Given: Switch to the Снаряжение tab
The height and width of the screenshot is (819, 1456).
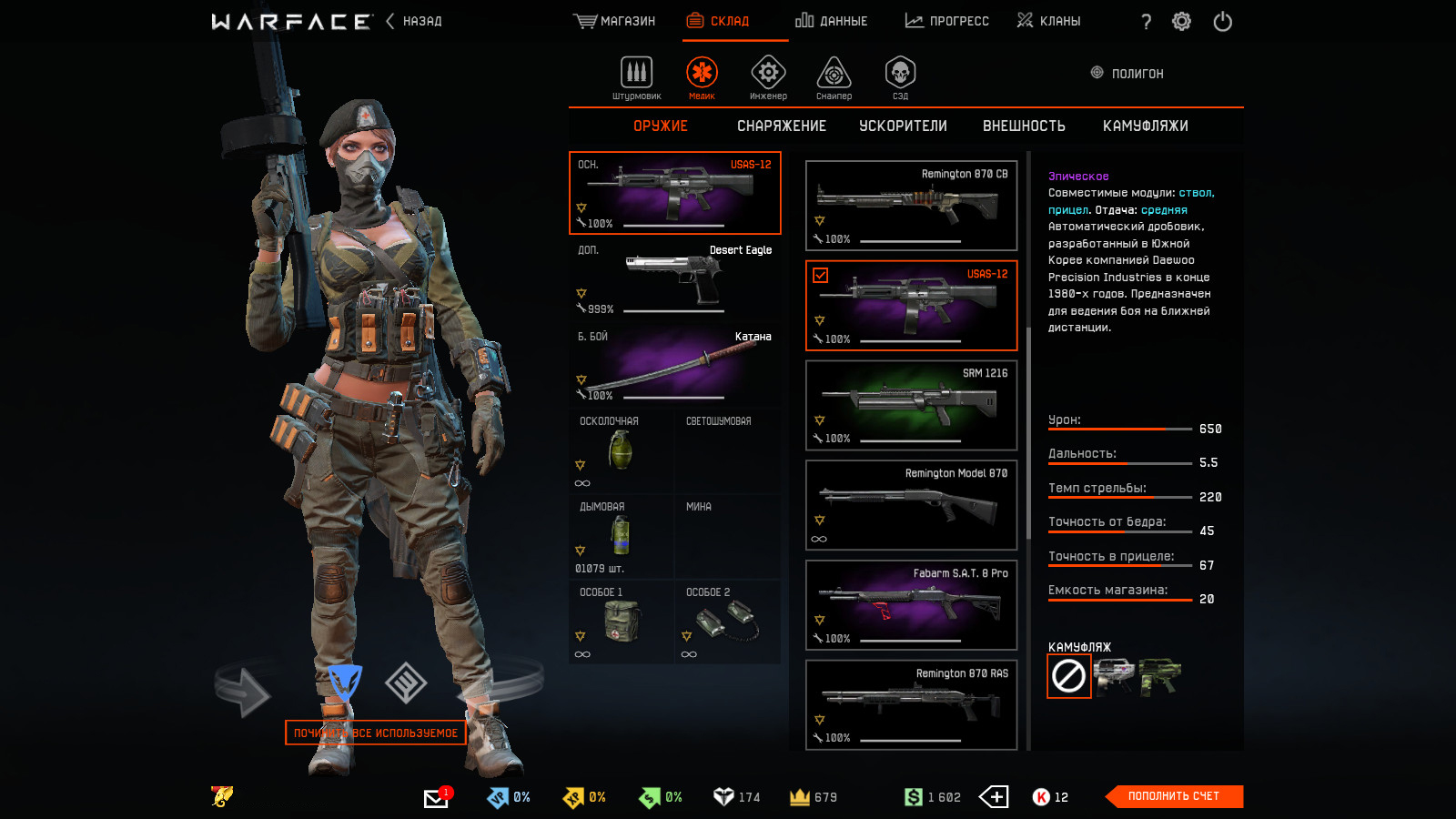Looking at the screenshot, I should coord(781,126).
